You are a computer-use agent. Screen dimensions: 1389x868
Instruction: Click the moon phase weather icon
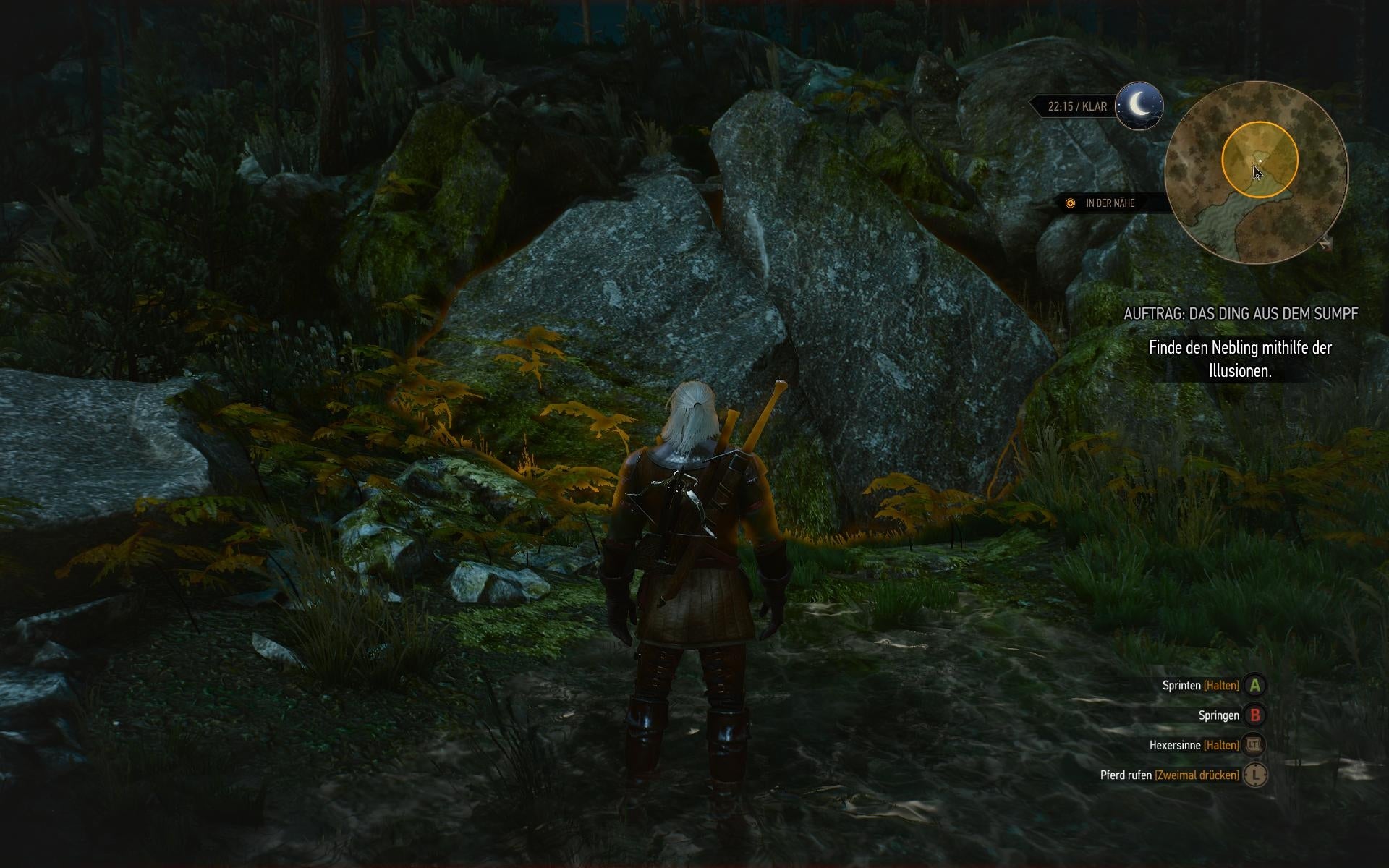pyautogui.click(x=1139, y=106)
